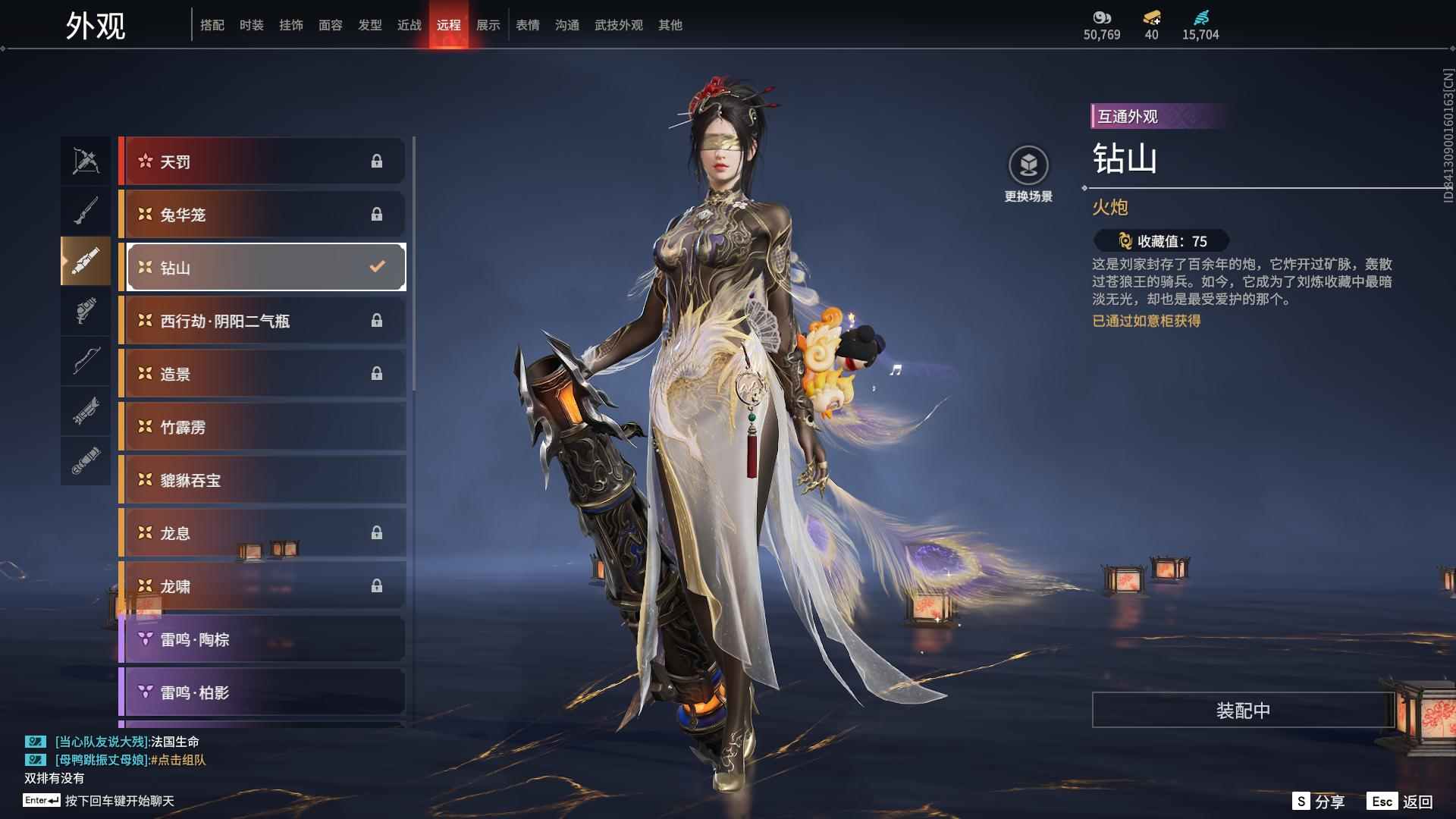This screenshot has width=1456, height=819.
Task: Click the chat input prompt bar
Action: [x=119, y=801]
